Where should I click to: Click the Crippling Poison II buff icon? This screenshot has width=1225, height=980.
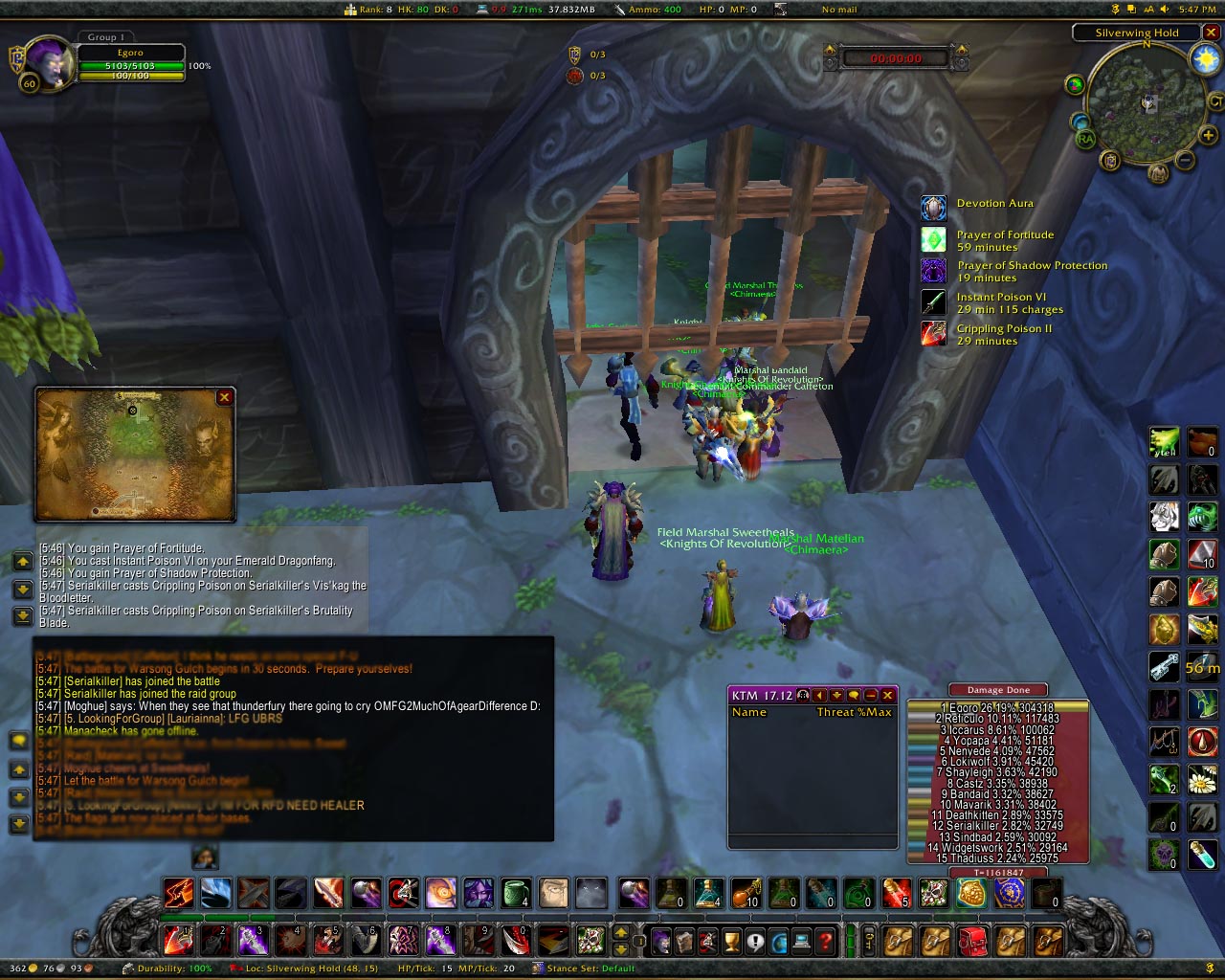(933, 333)
